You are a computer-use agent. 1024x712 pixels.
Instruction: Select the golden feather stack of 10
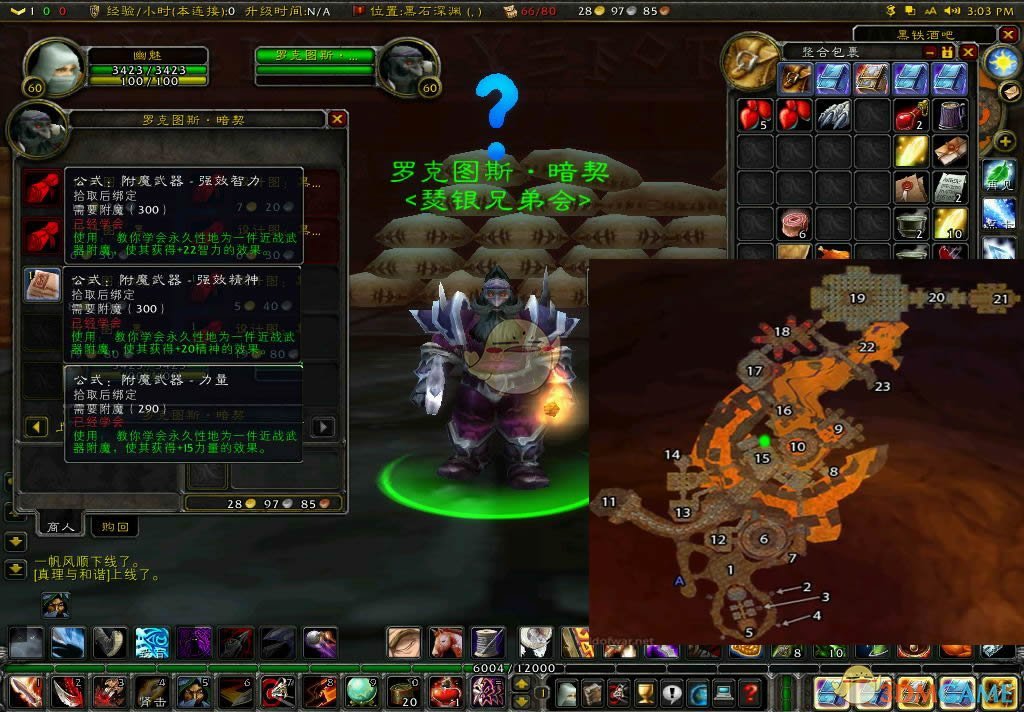click(x=950, y=222)
